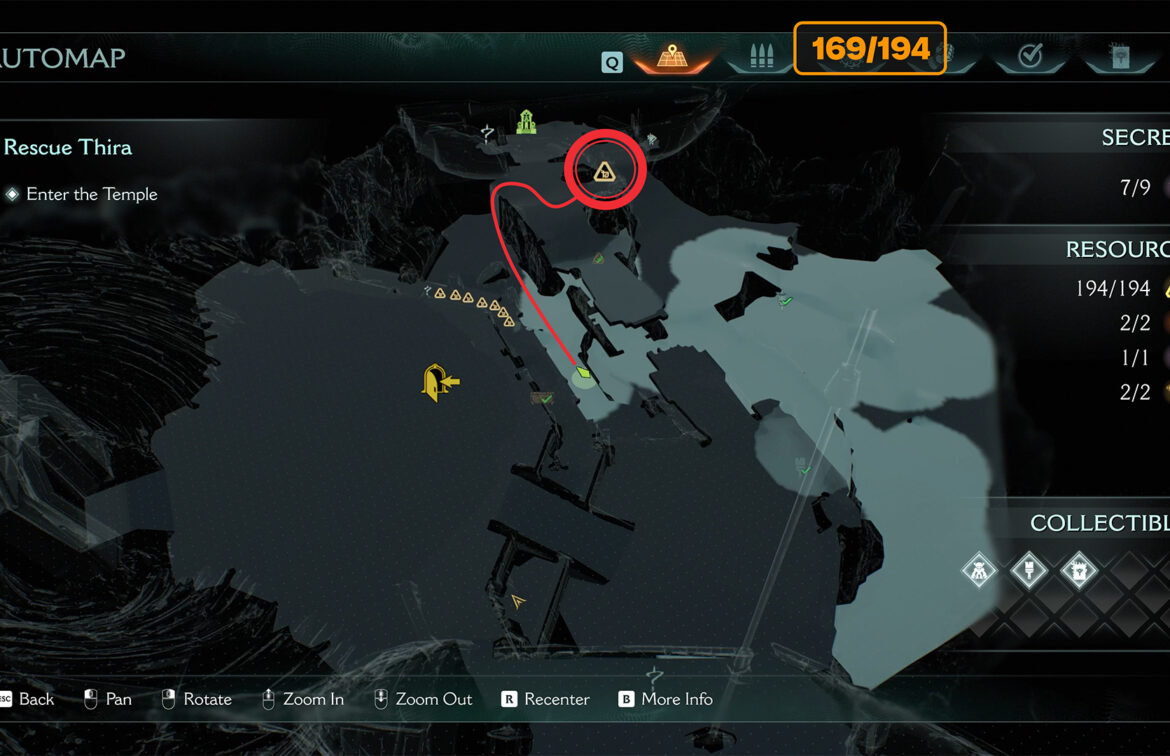Click the yellow exit door marker
The image size is (1170, 756).
(438, 382)
